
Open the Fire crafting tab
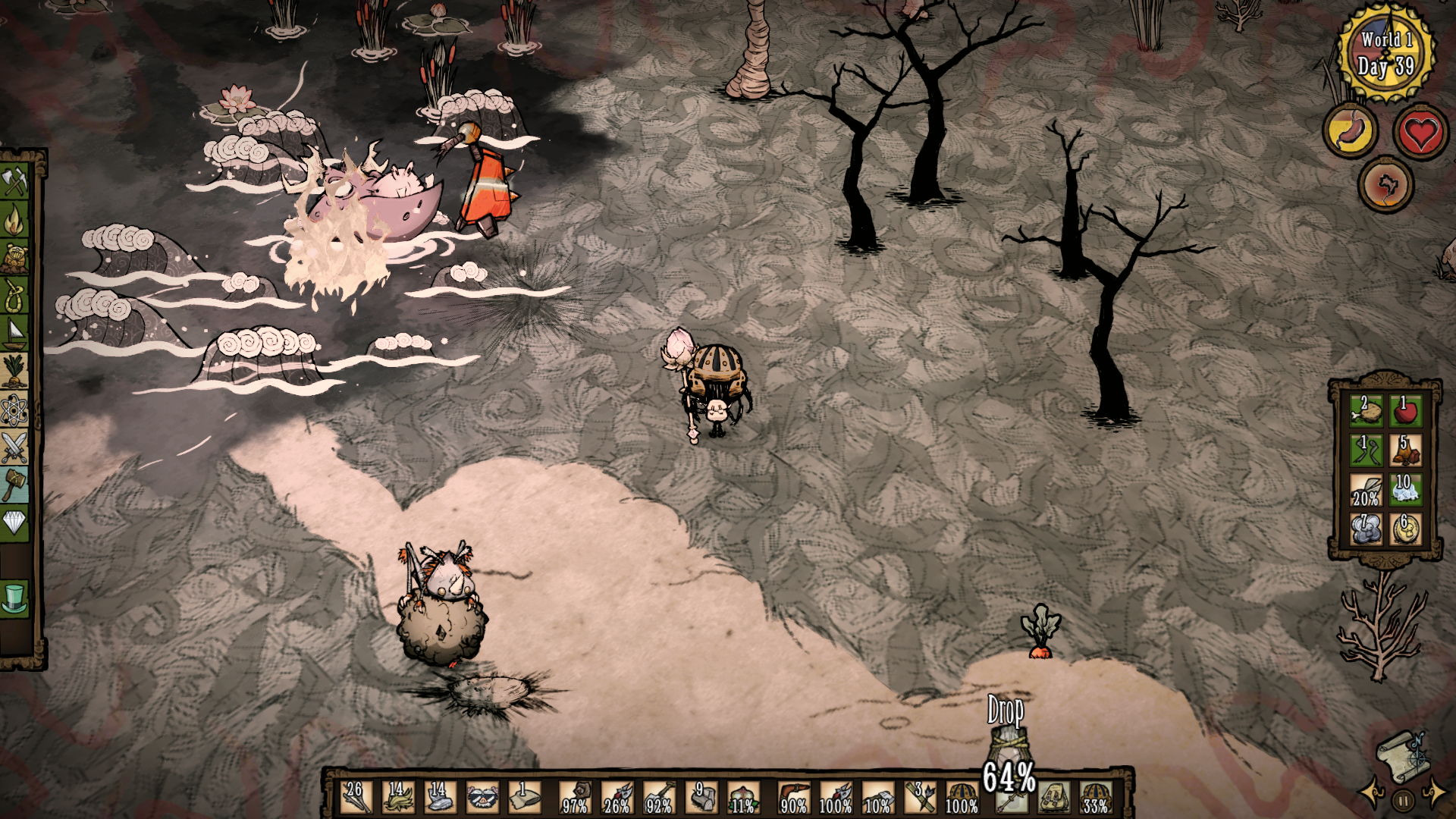tap(14, 221)
